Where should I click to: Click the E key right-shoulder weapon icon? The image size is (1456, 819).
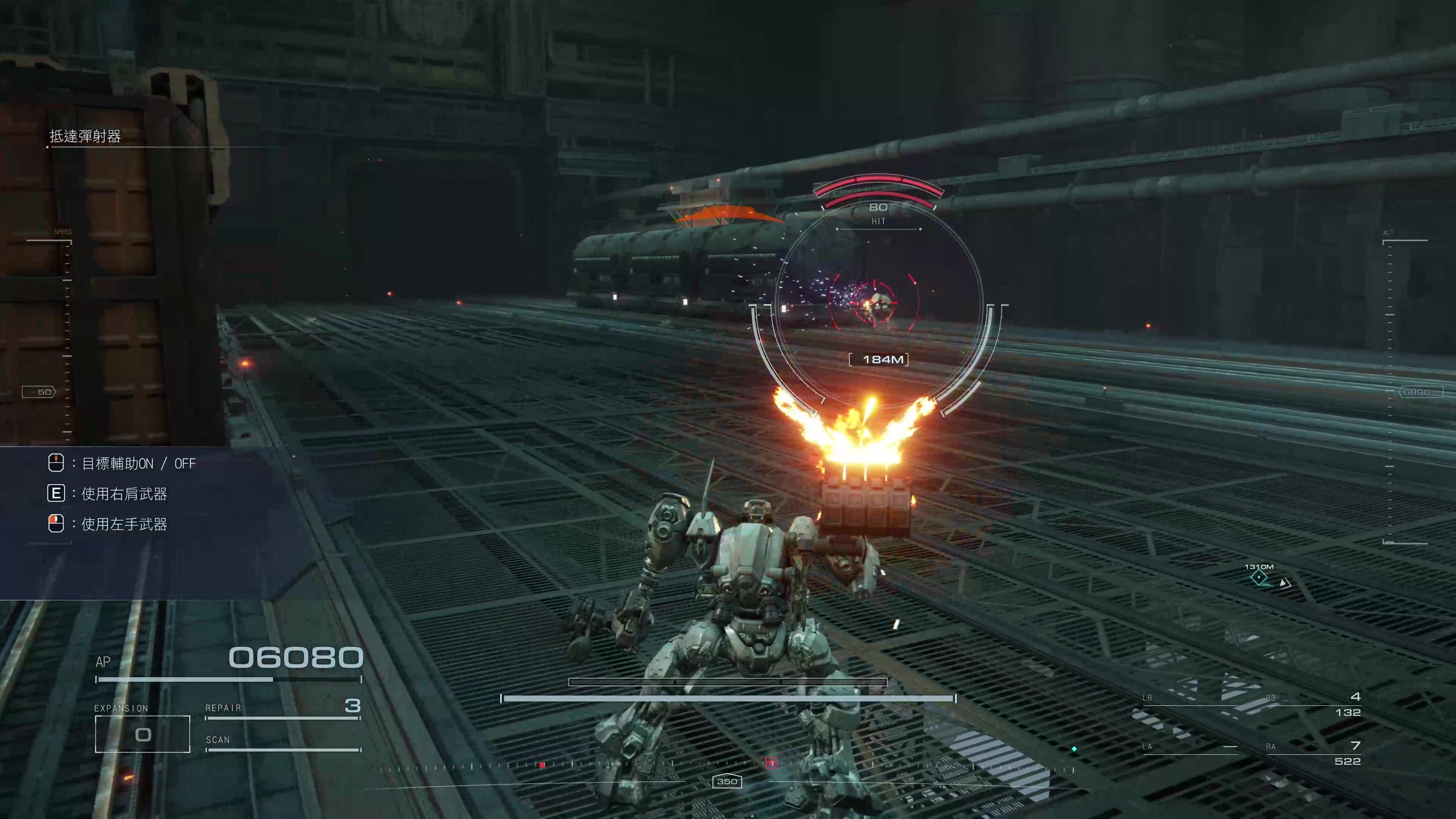[56, 493]
